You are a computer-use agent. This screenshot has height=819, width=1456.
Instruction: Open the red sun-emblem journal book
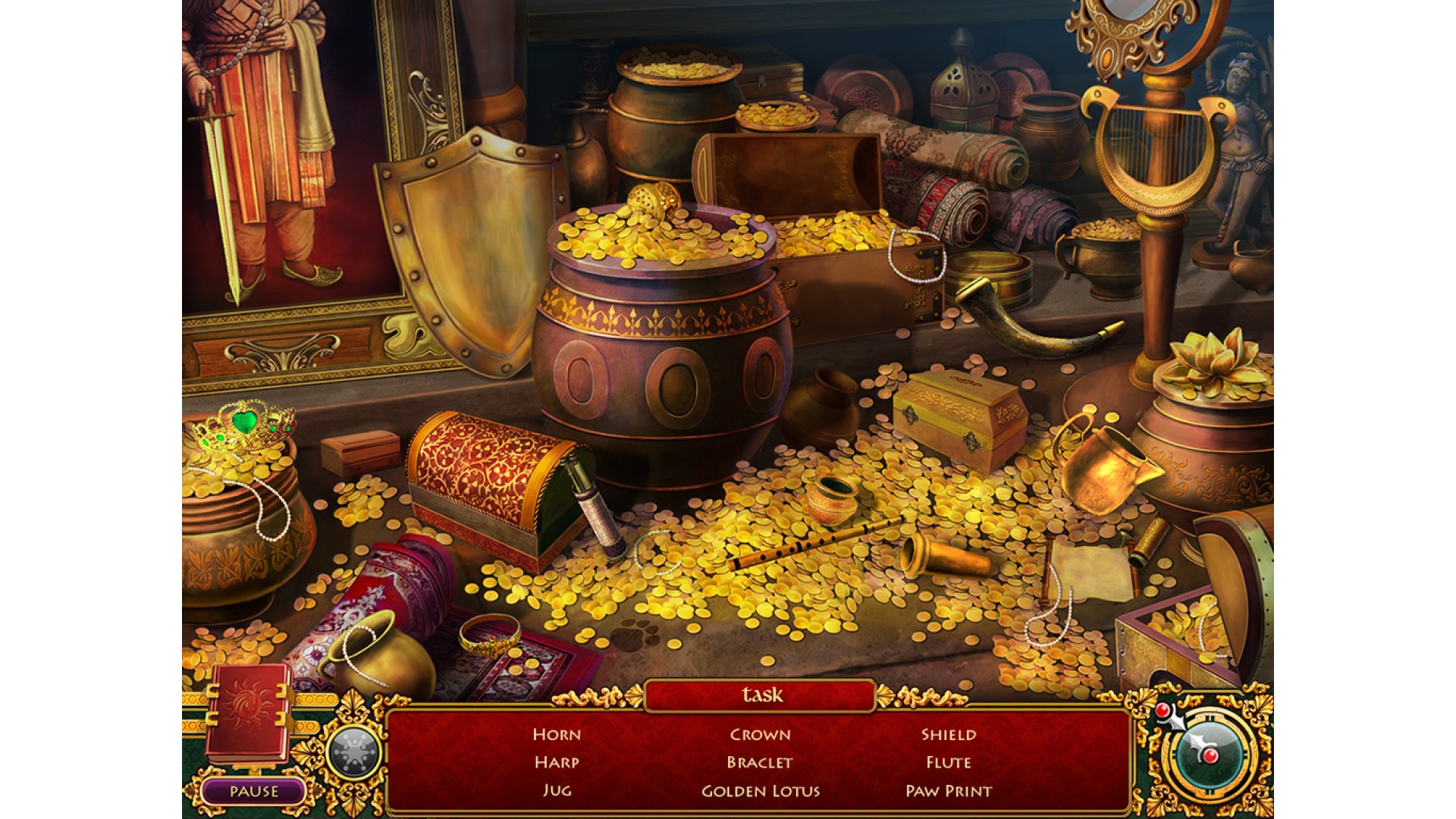[248, 712]
